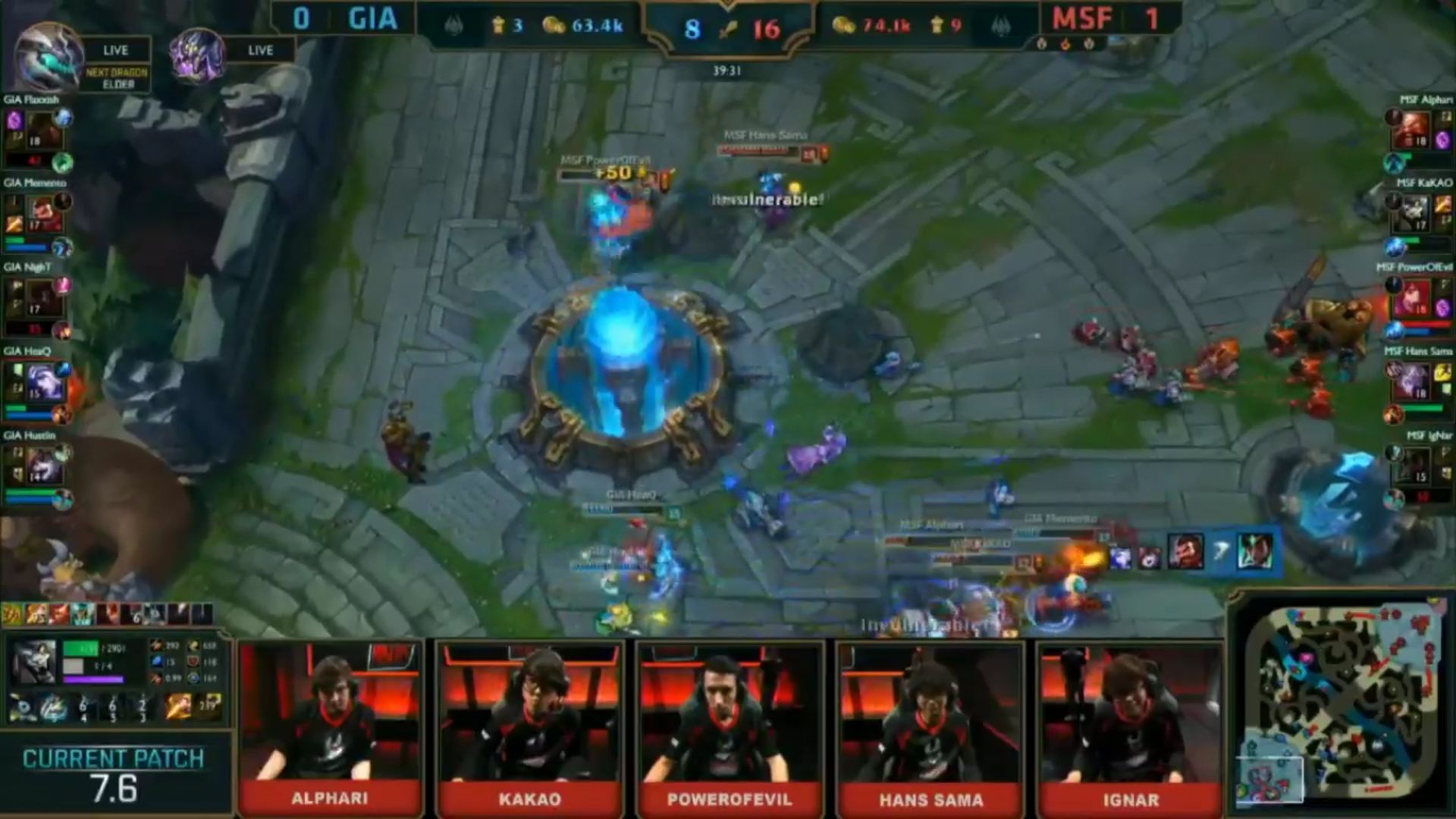Screen dimensions: 1456x819
Task: Choose MSF Hans Sama's champion portrait in sidebar
Action: pyautogui.click(x=1413, y=381)
